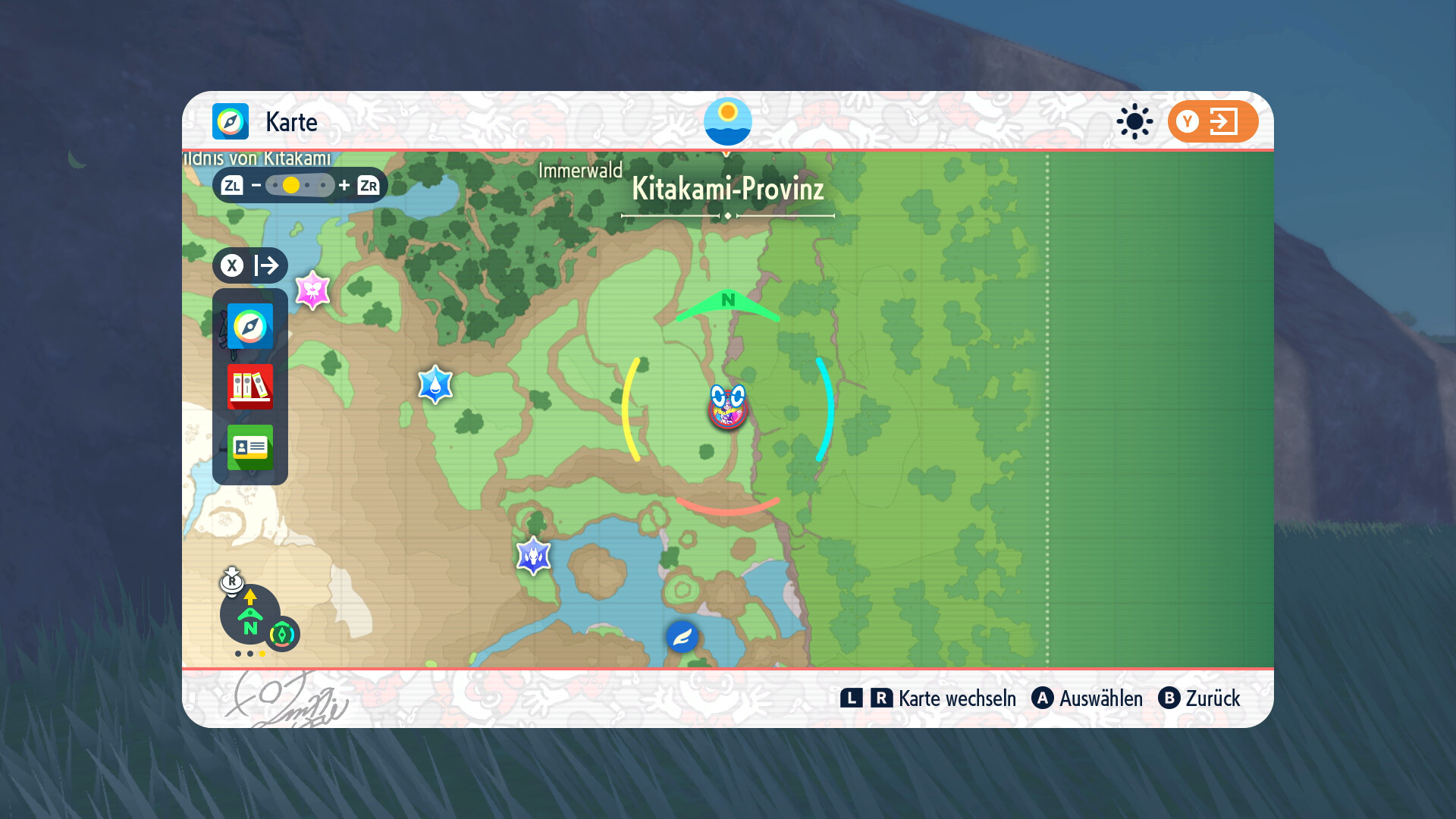Screen dimensions: 1456x819
Task: Choose the blue feather fly point marker
Action: 682,636
